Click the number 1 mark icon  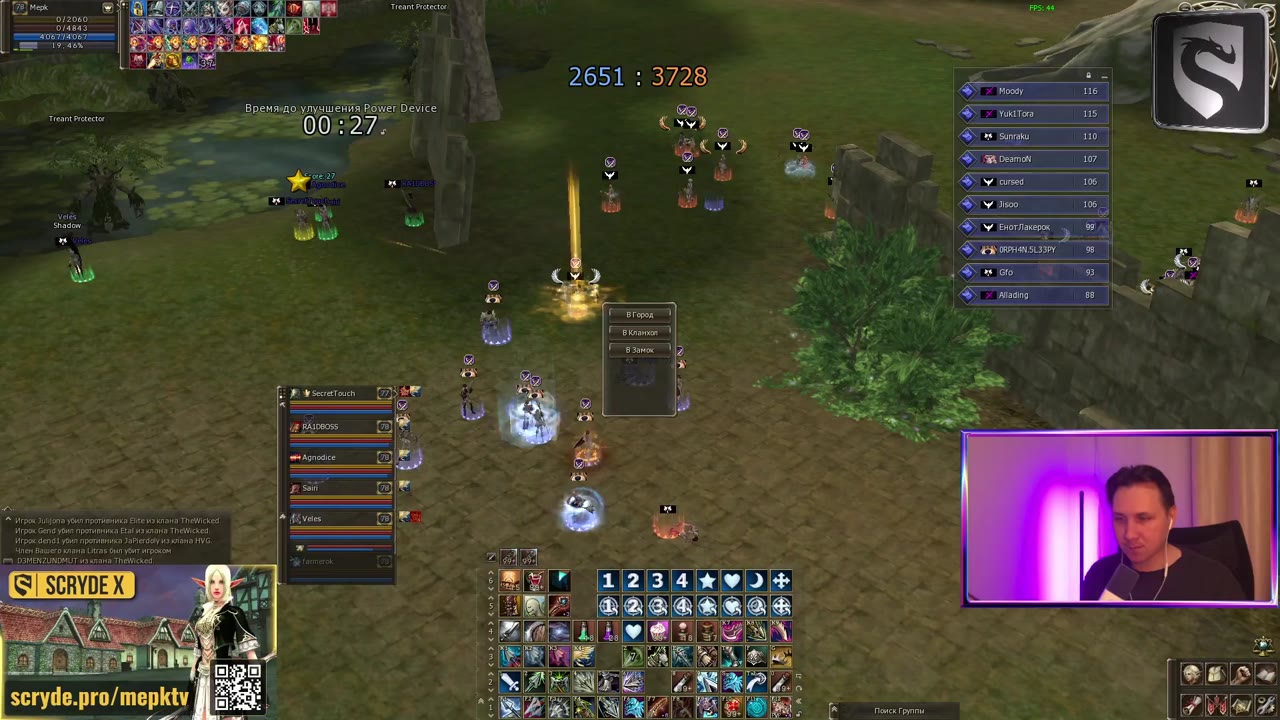pyautogui.click(x=607, y=581)
